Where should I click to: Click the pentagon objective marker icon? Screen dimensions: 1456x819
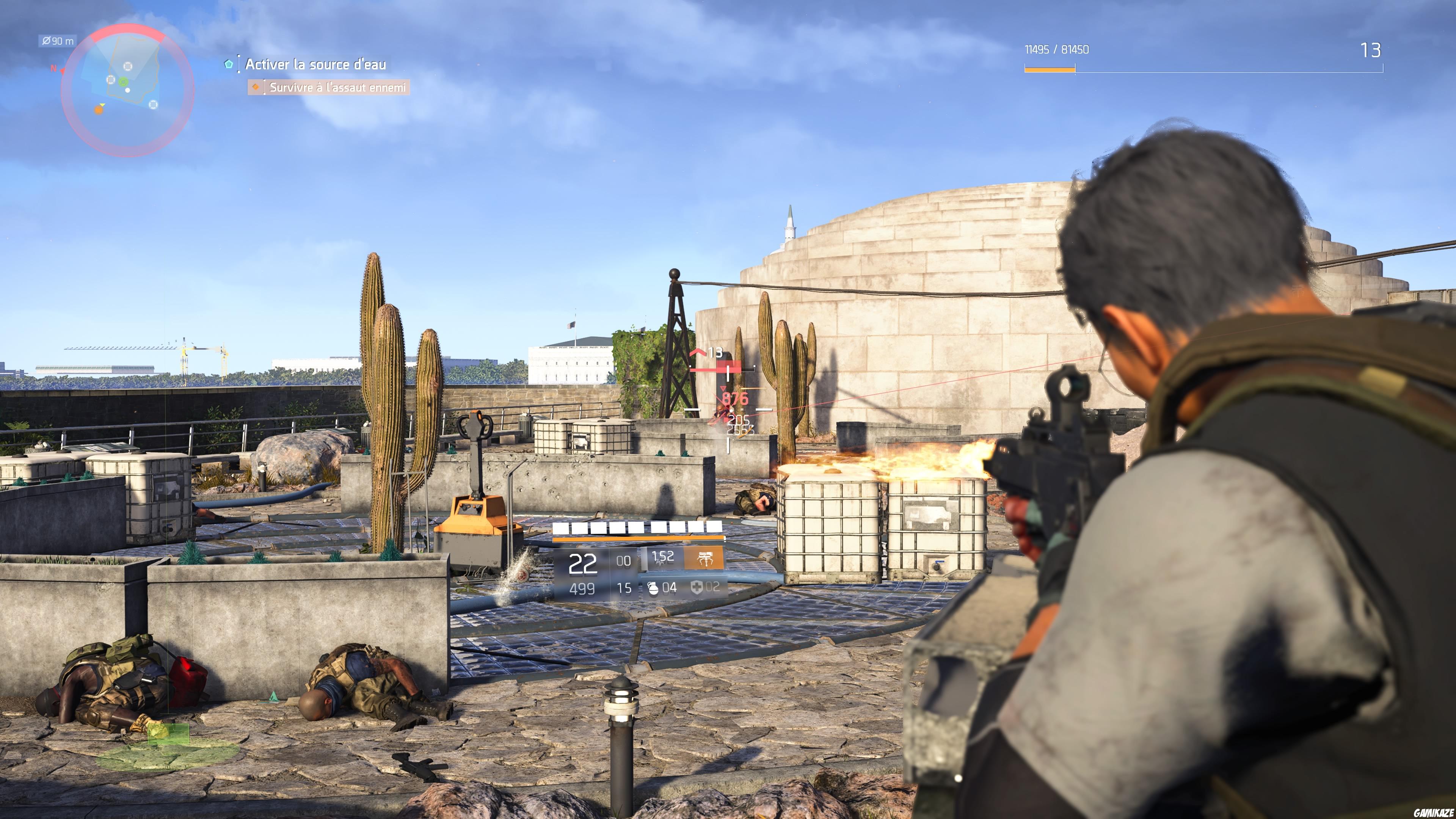point(229,65)
